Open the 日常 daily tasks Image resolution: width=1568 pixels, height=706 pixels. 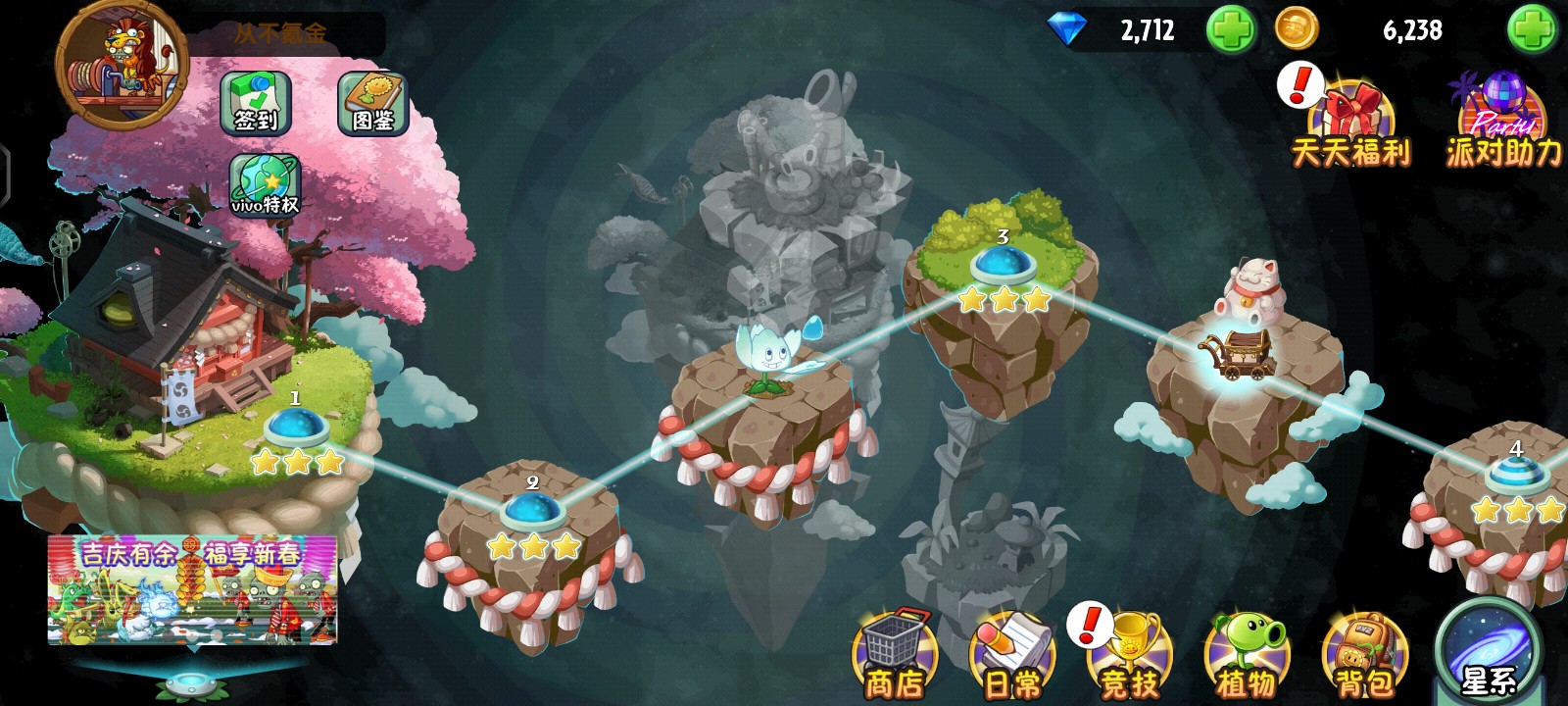[1012, 654]
